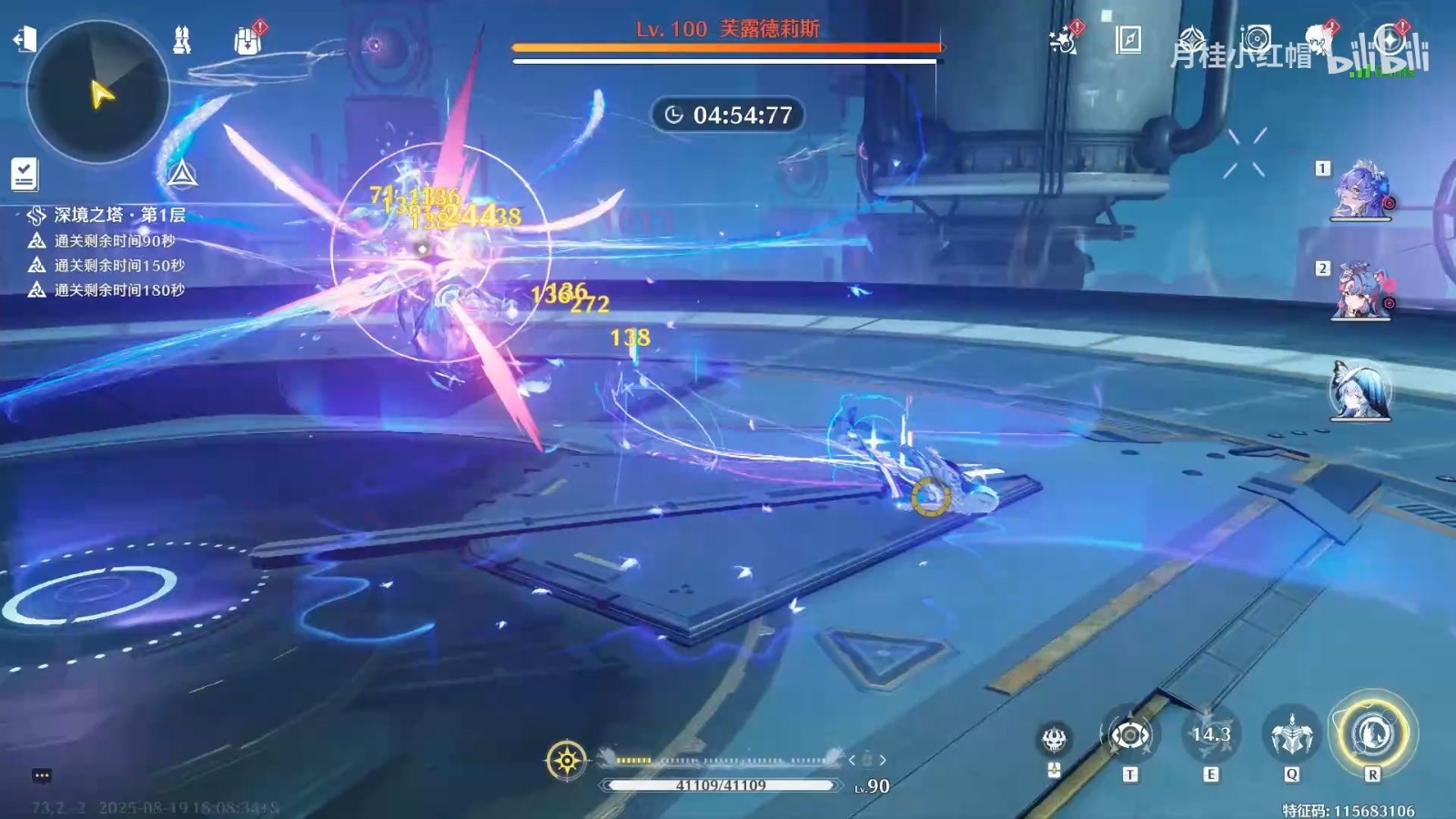The image size is (1456, 819).
Task: Open the backpack inventory icon
Action: point(248,41)
